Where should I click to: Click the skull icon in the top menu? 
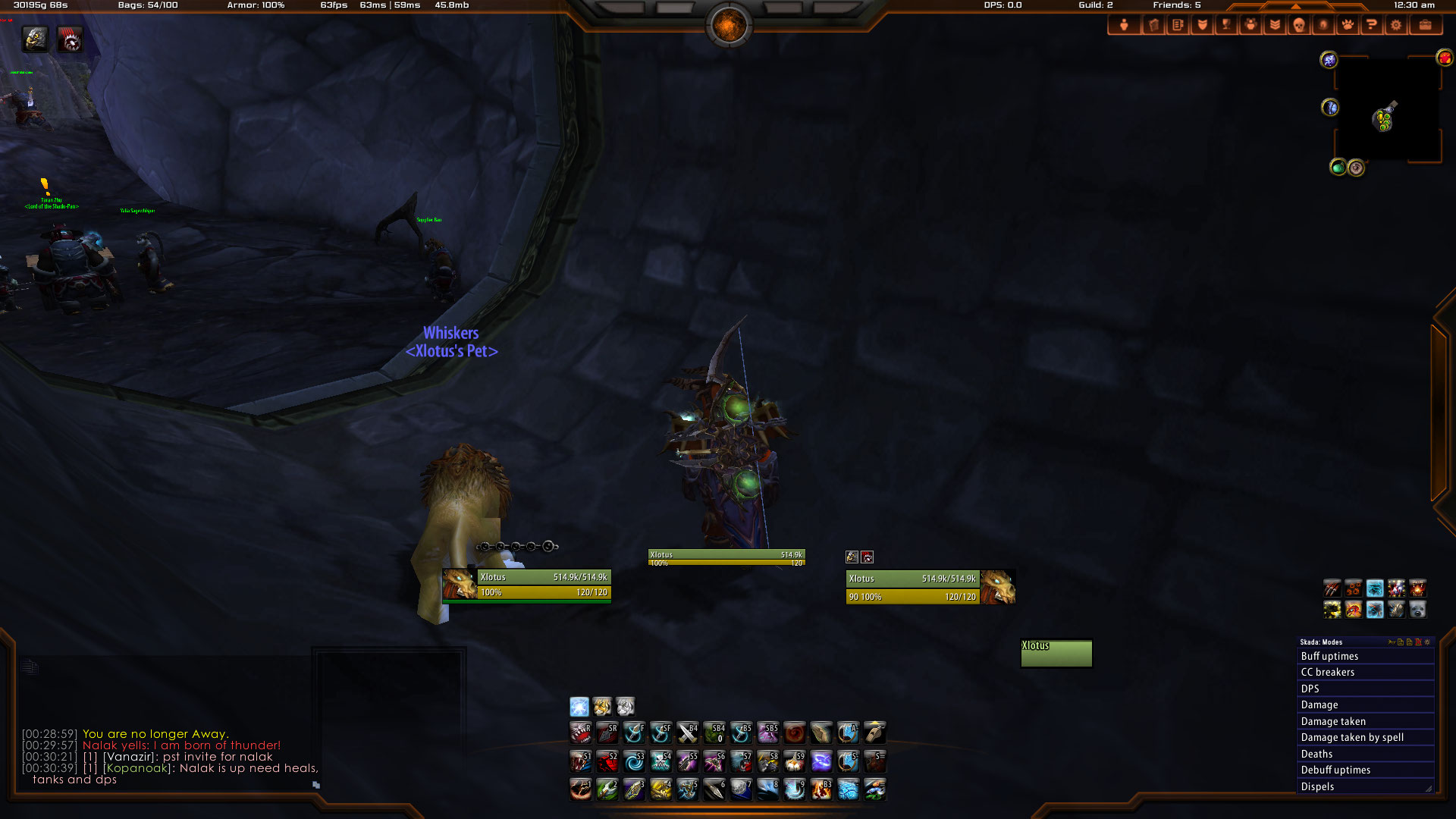(x=1298, y=25)
